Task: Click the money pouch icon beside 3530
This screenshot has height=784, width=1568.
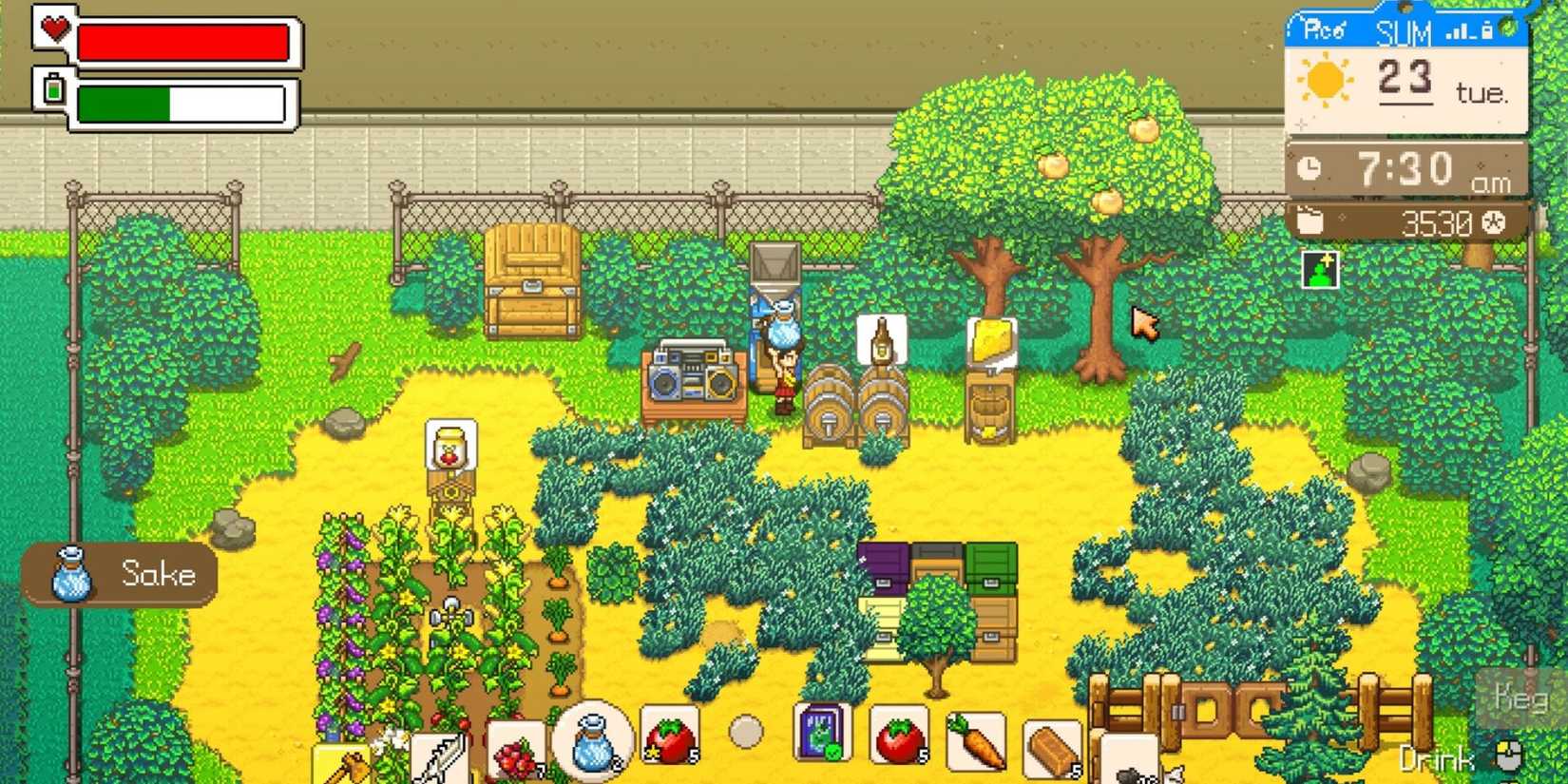Action: (x=1309, y=220)
